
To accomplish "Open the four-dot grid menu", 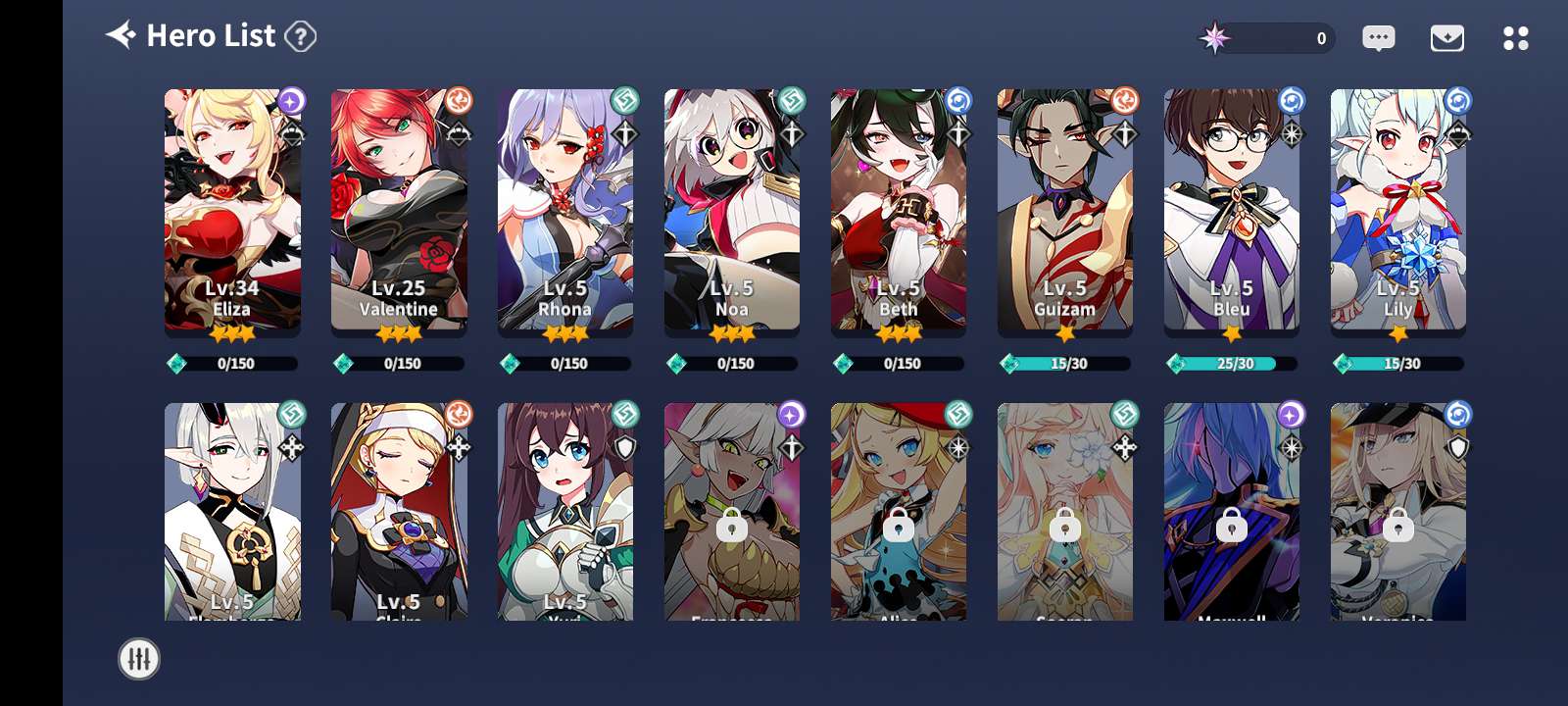I will pyautogui.click(x=1515, y=38).
